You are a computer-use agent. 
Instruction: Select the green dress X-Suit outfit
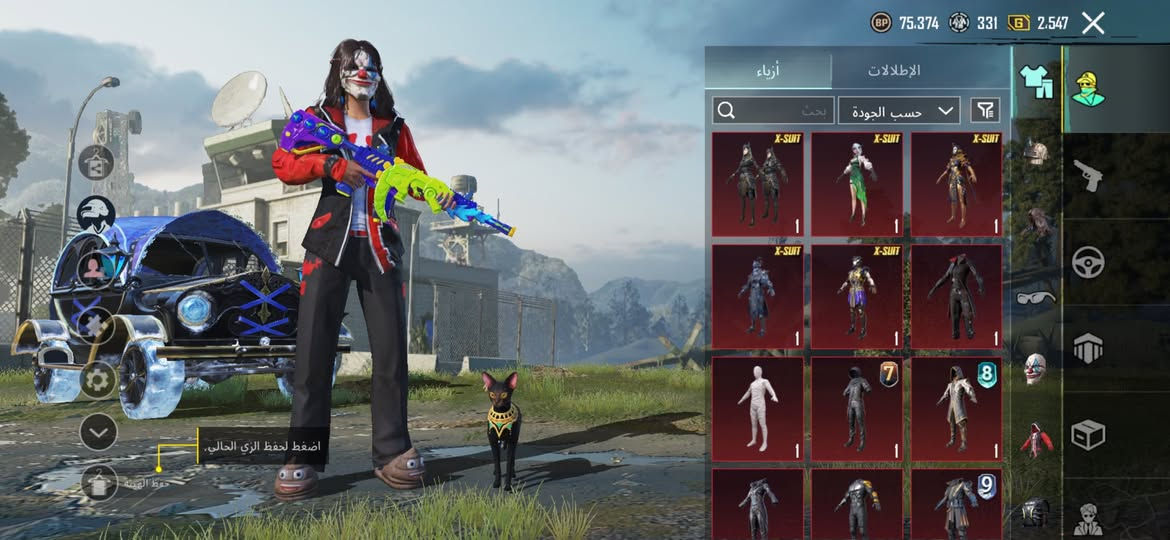(x=856, y=185)
